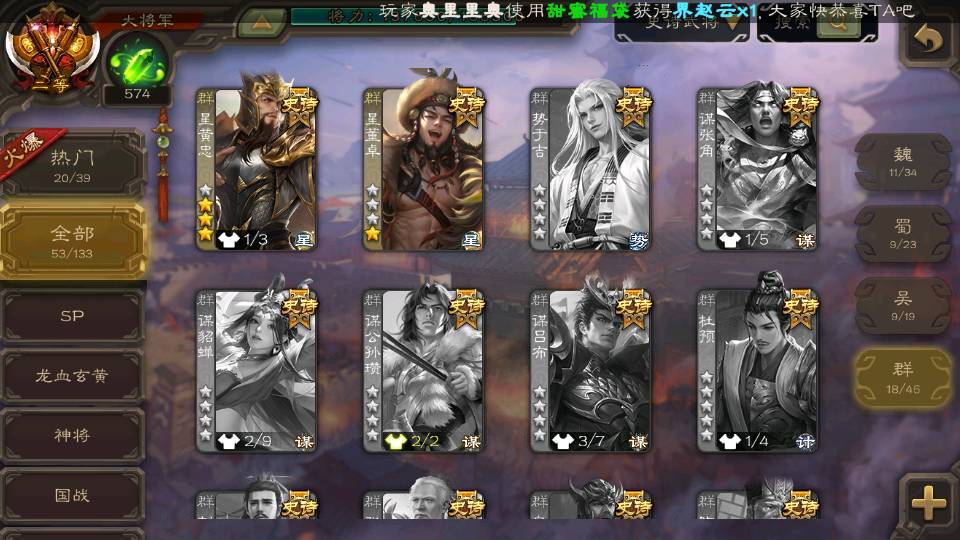Open the 谋张角 hero card
Viewport: 960px width, 540px height.
pyautogui.click(x=758, y=168)
